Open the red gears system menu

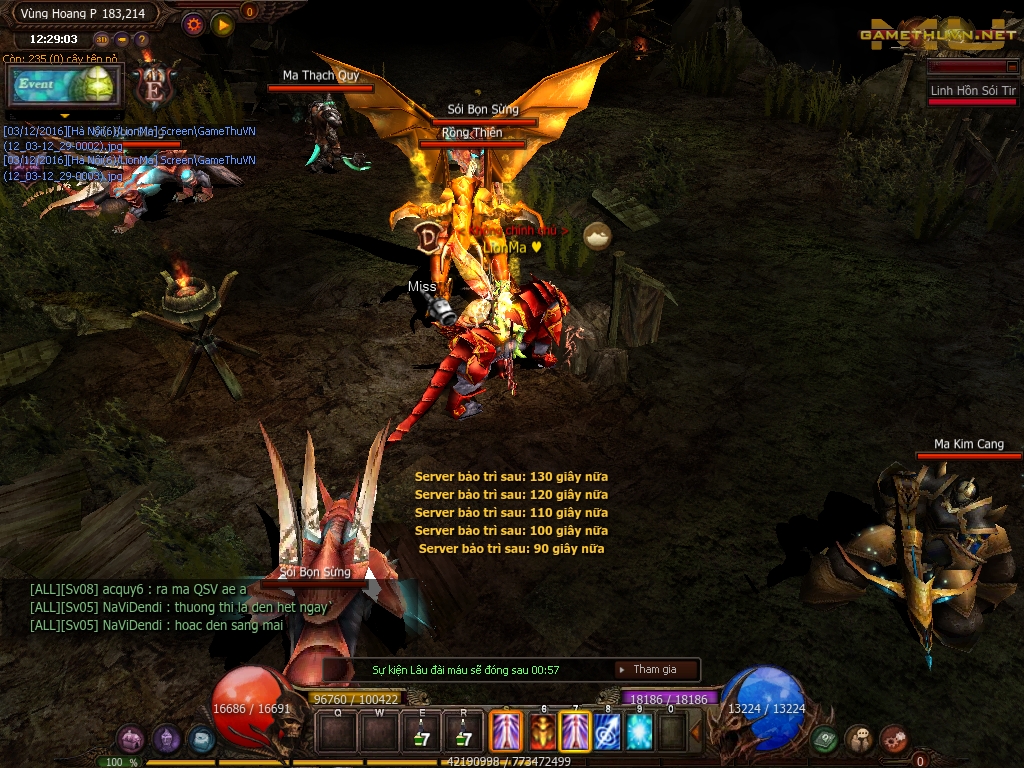click(x=893, y=739)
